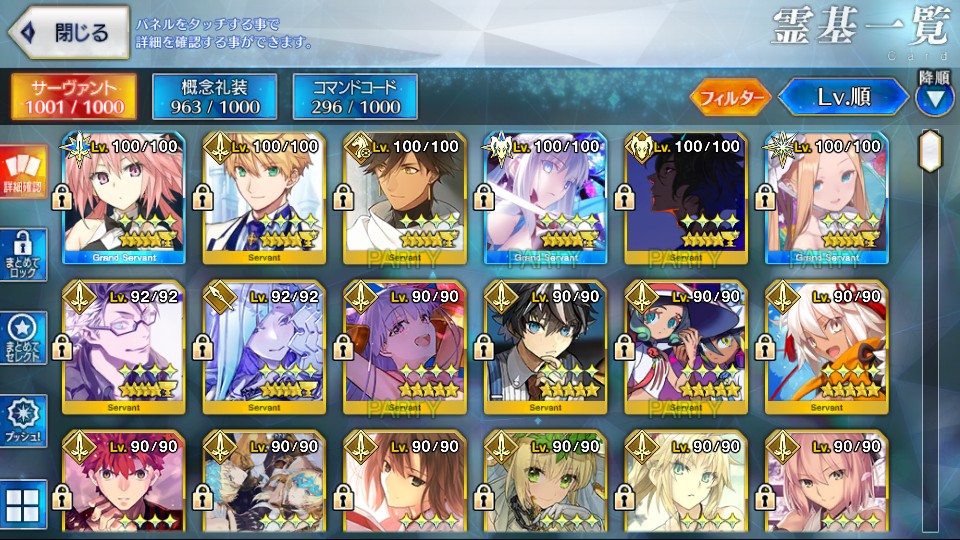
Task: Select the まとめてセレクト bulk select button
Action: (x=22, y=338)
